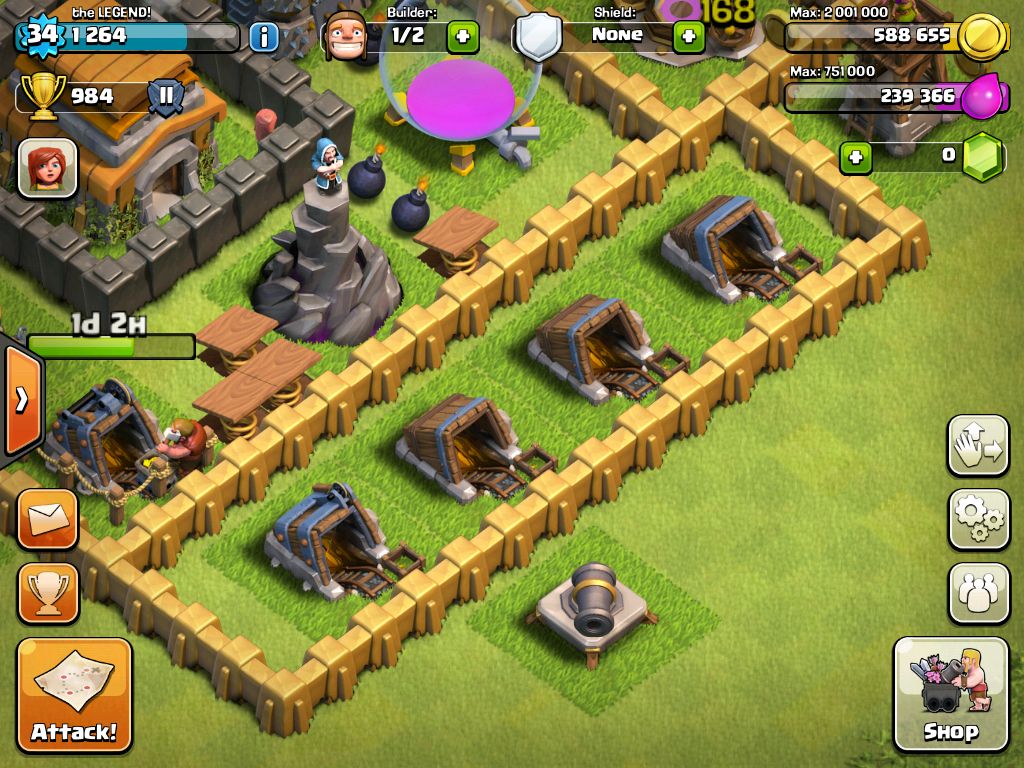Get a shield with the green plus
The height and width of the screenshot is (768, 1024).
pos(688,37)
